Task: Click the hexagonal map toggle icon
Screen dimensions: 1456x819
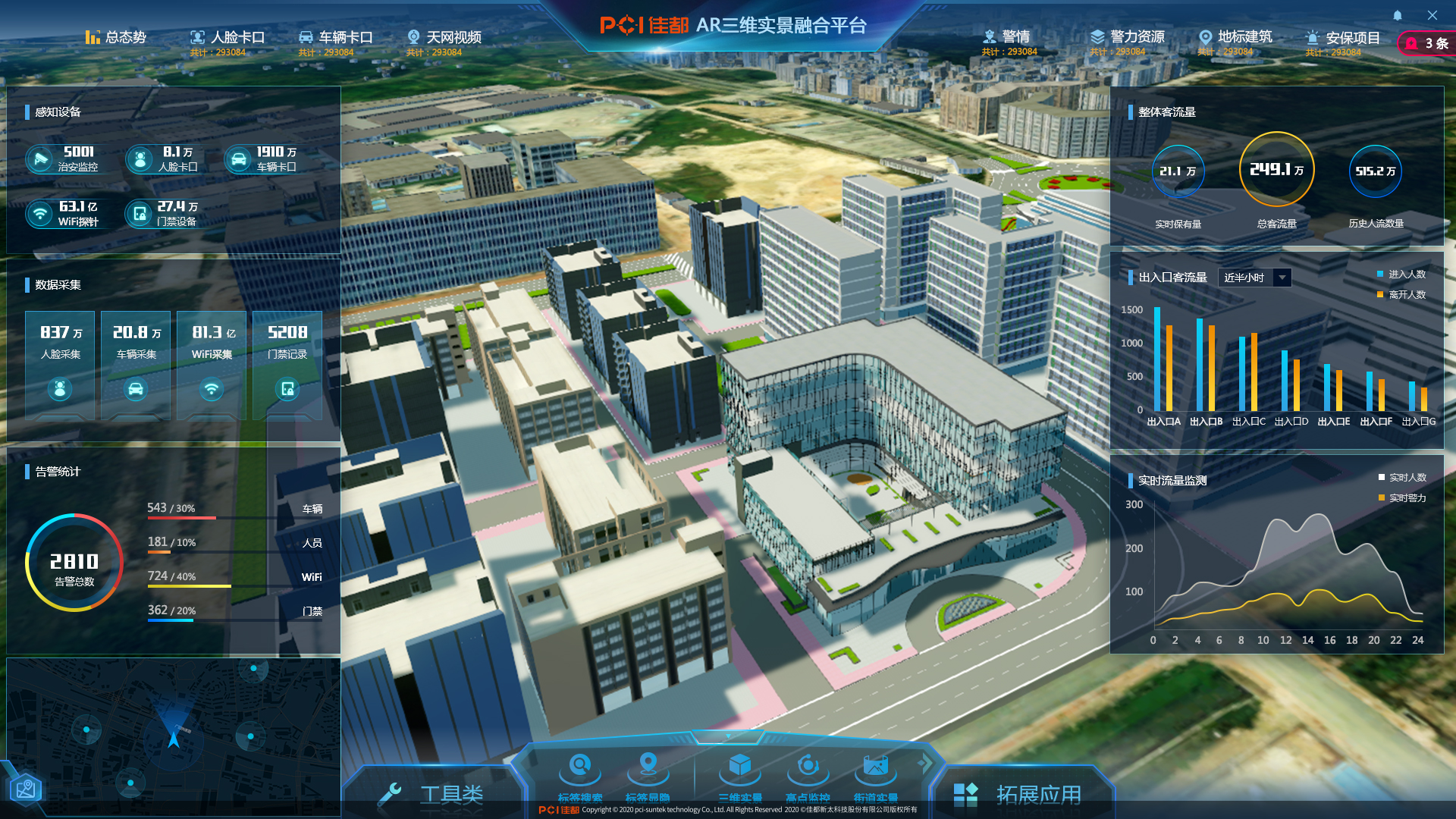Action: 26,789
